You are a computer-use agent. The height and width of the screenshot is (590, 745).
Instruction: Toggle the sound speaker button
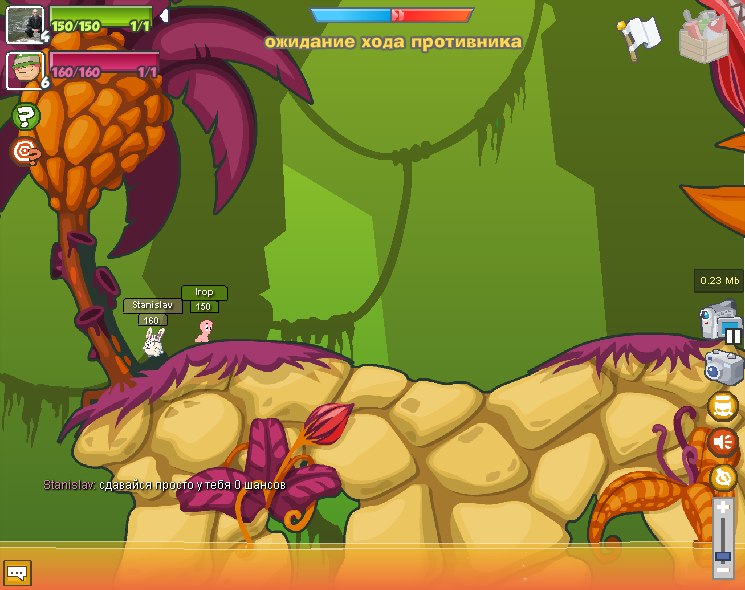[x=722, y=441]
